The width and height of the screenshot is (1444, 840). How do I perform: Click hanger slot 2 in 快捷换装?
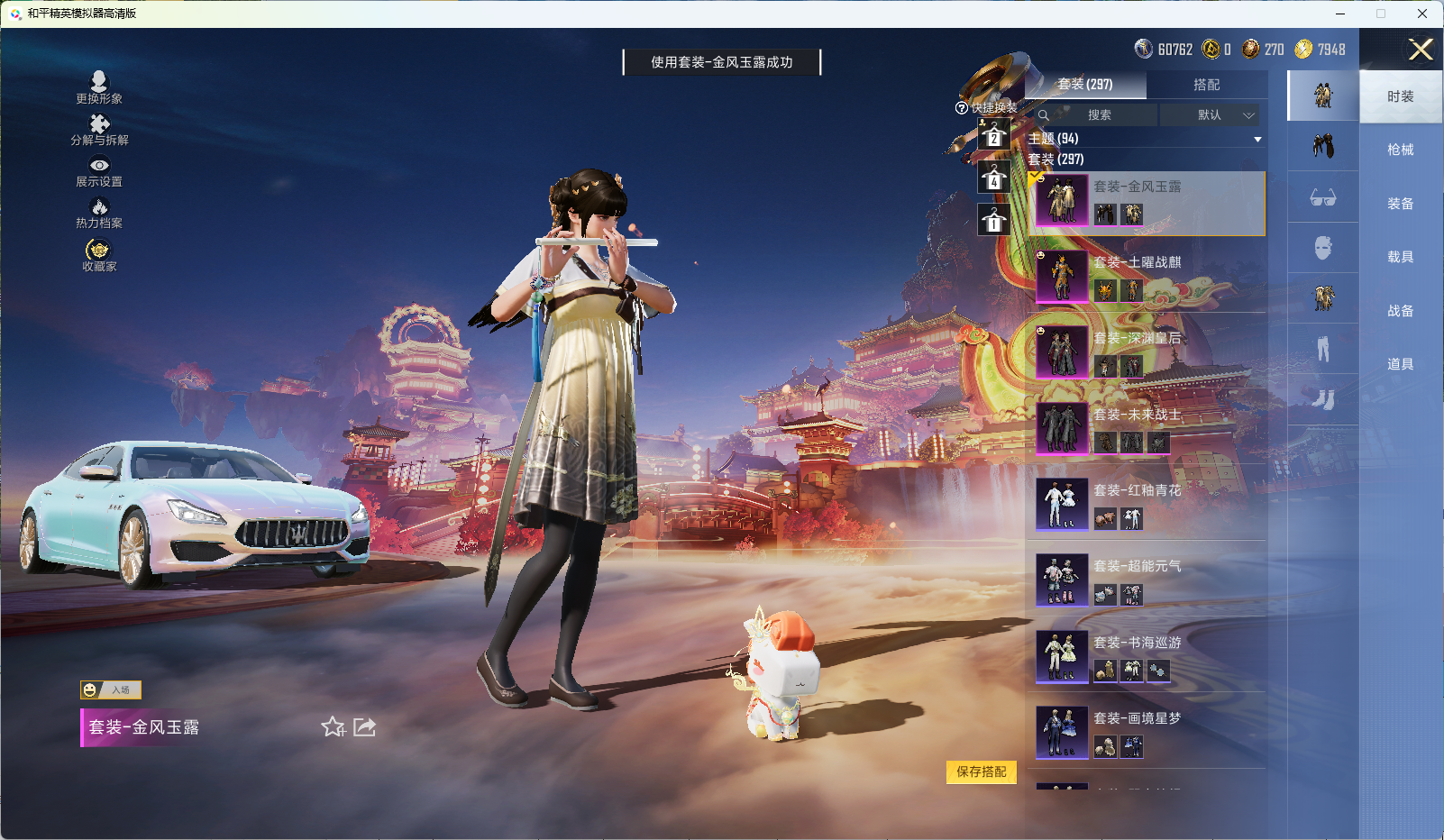click(994, 136)
